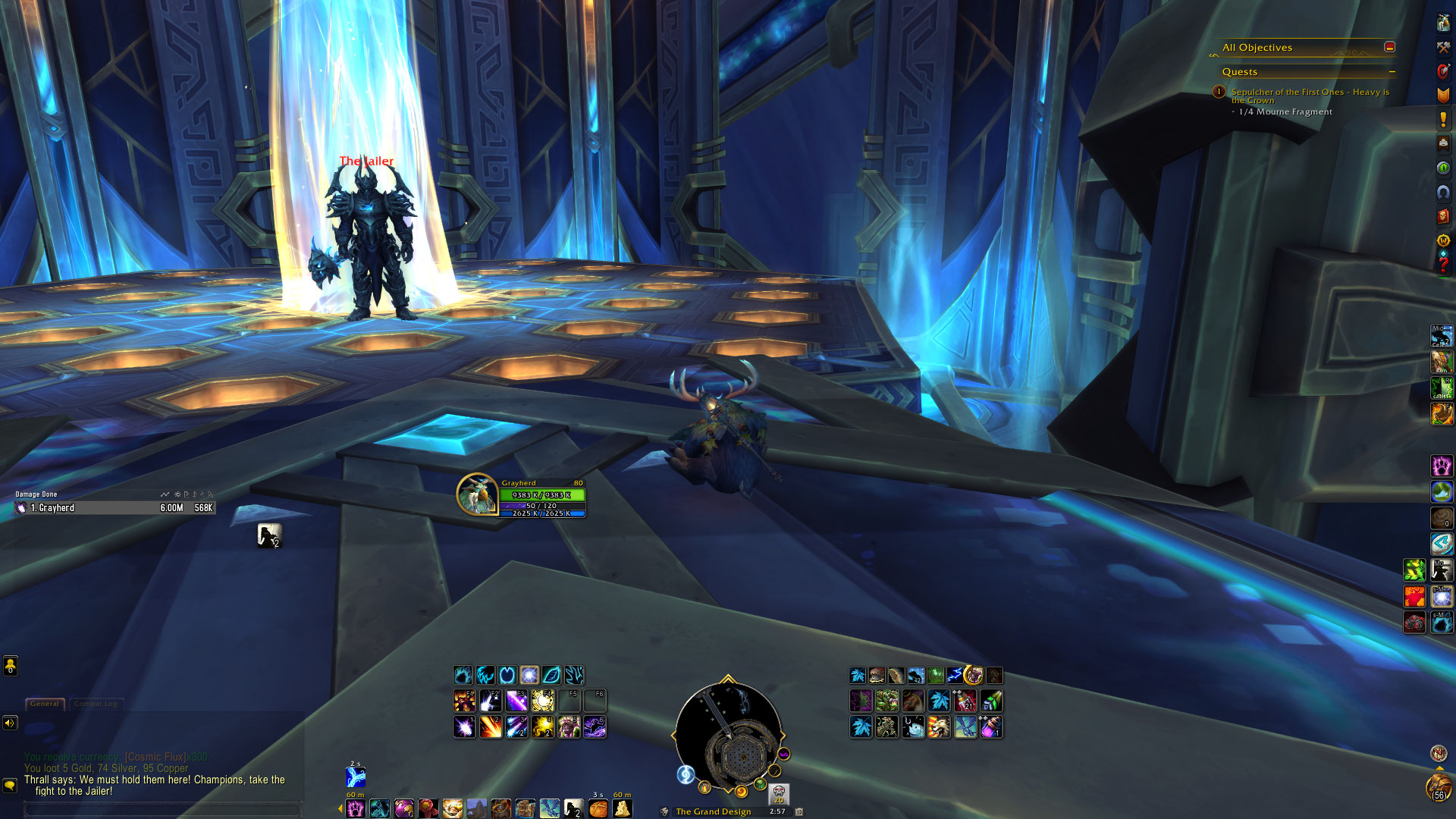This screenshot has height=819, width=1456.
Task: Activate the snarling wolf ability icon
Action: coord(939,727)
